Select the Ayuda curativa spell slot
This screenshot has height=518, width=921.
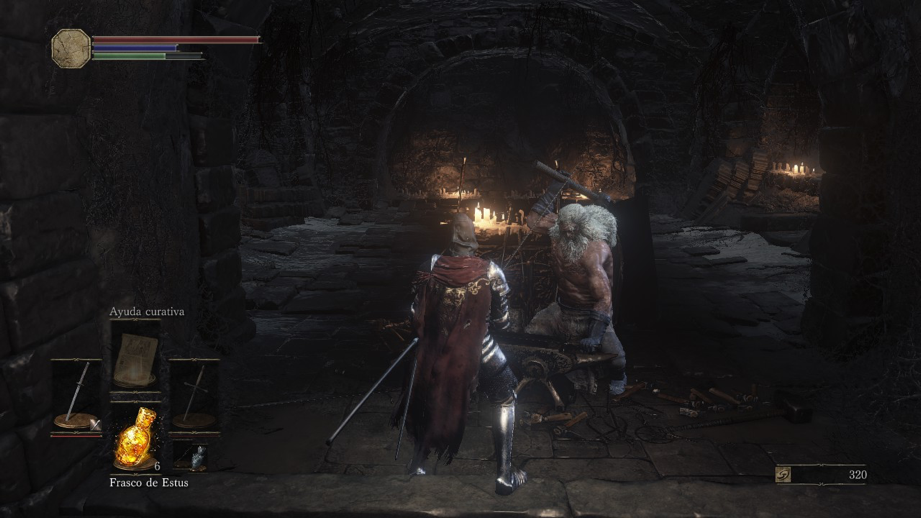135,360
